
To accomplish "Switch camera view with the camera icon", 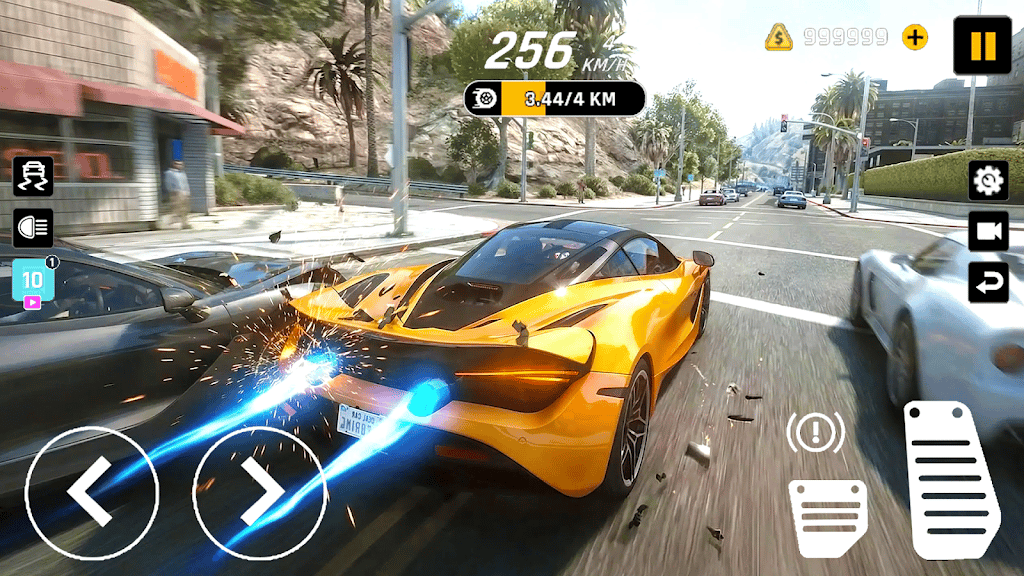I will [988, 232].
